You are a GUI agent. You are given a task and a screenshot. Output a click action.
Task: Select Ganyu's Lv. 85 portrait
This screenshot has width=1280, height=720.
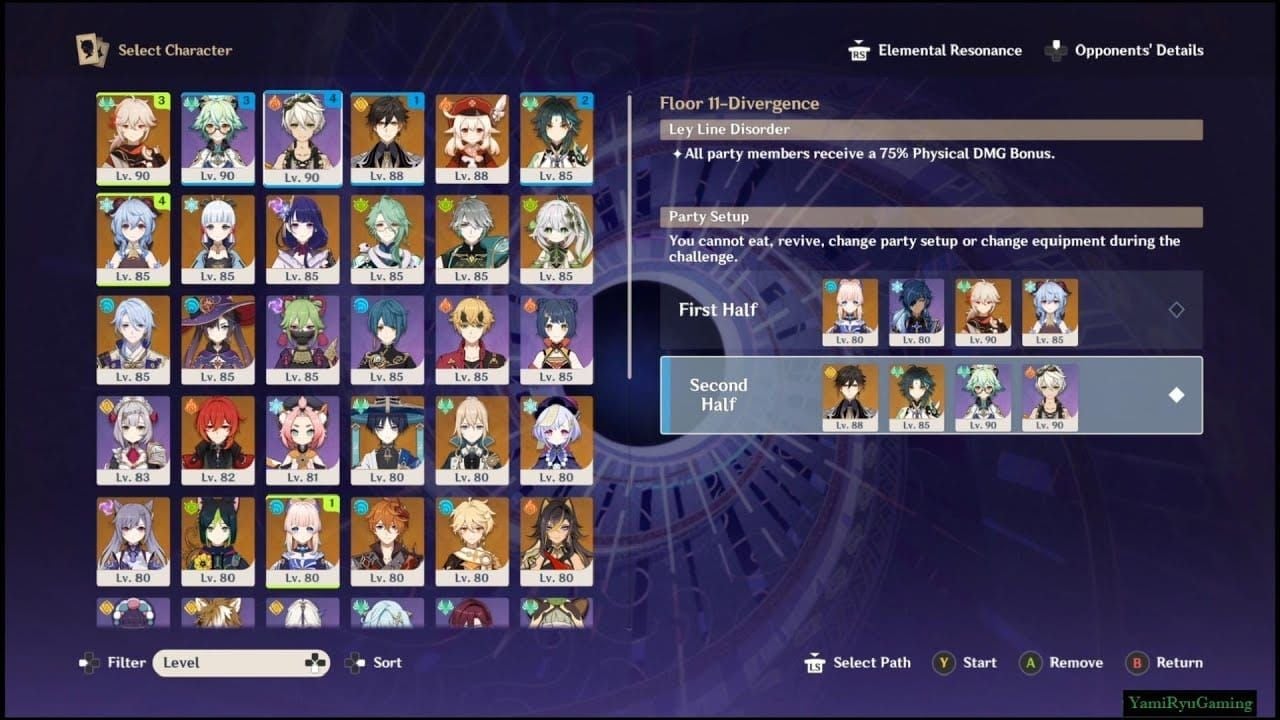tap(132, 237)
